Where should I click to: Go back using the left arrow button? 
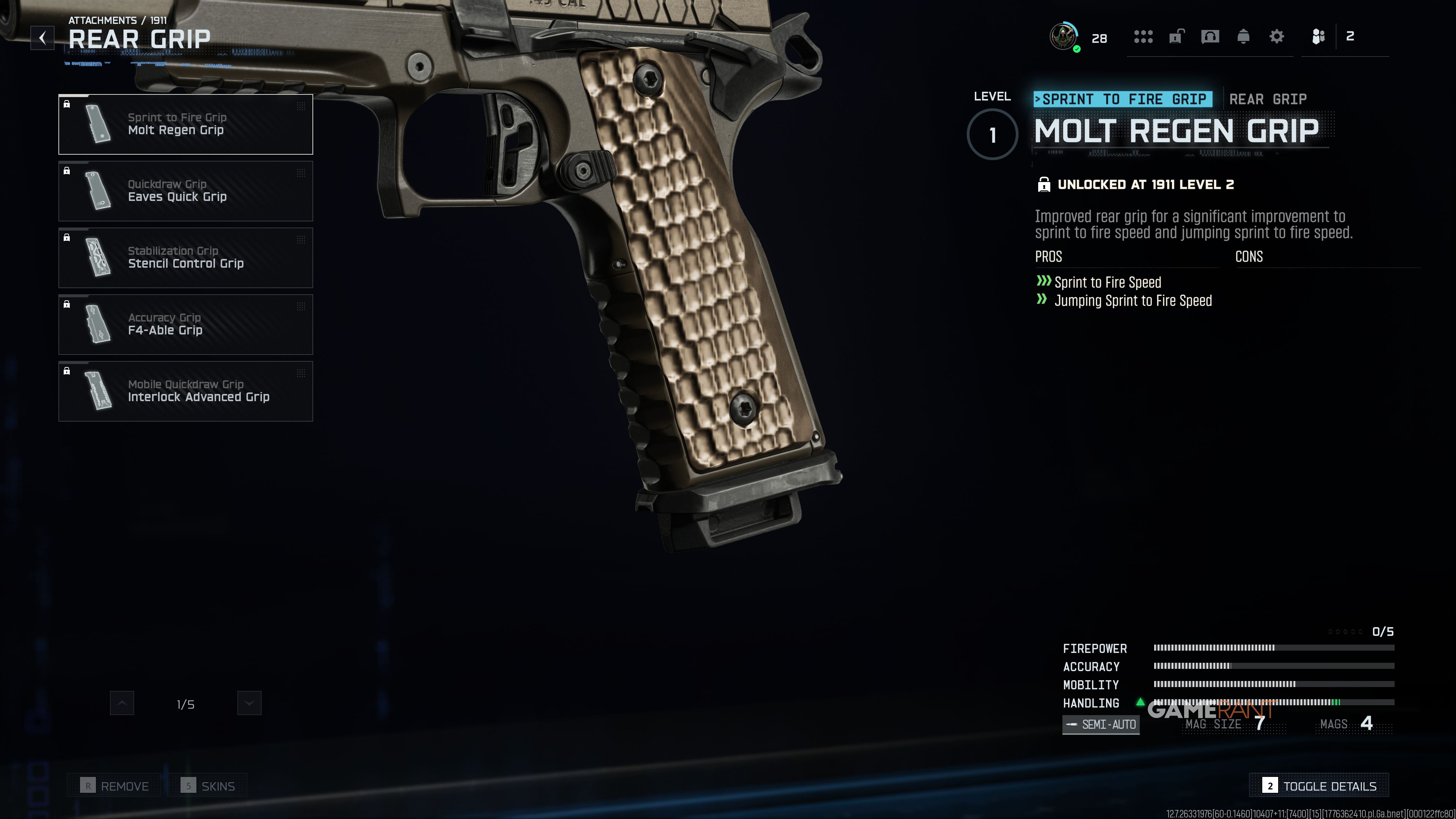click(42, 38)
